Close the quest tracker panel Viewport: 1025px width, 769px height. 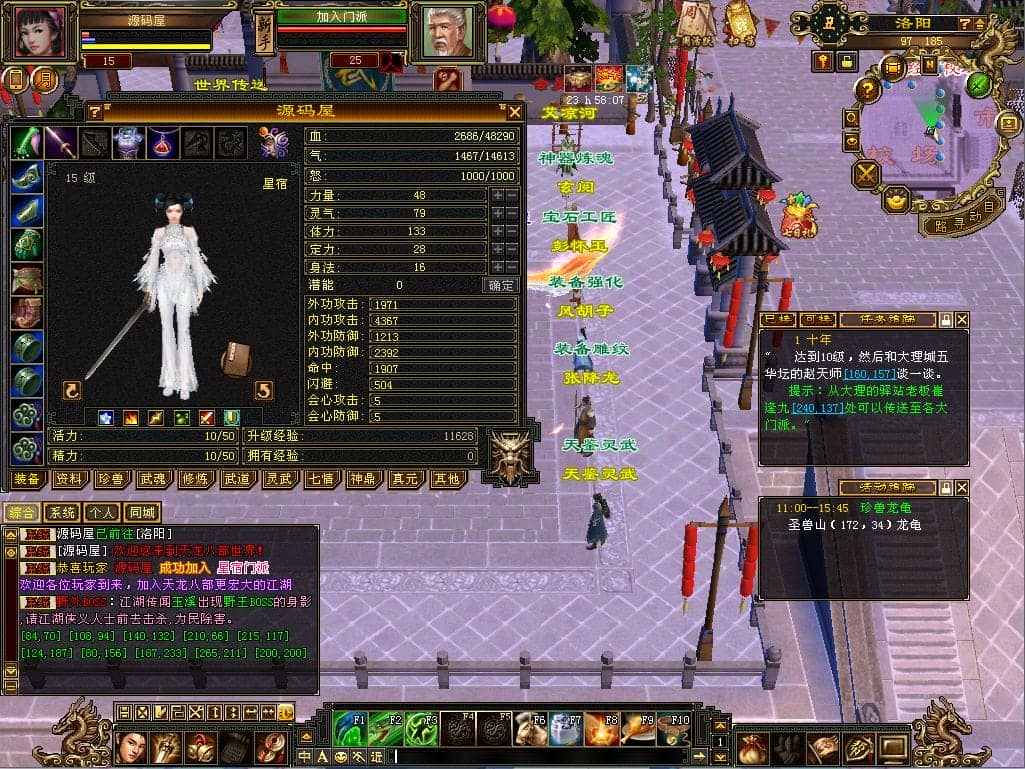pyautogui.click(x=962, y=320)
